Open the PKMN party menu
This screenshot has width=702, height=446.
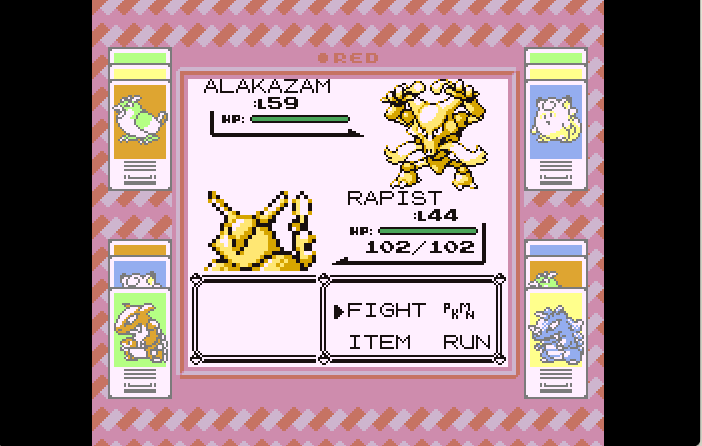click(456, 311)
